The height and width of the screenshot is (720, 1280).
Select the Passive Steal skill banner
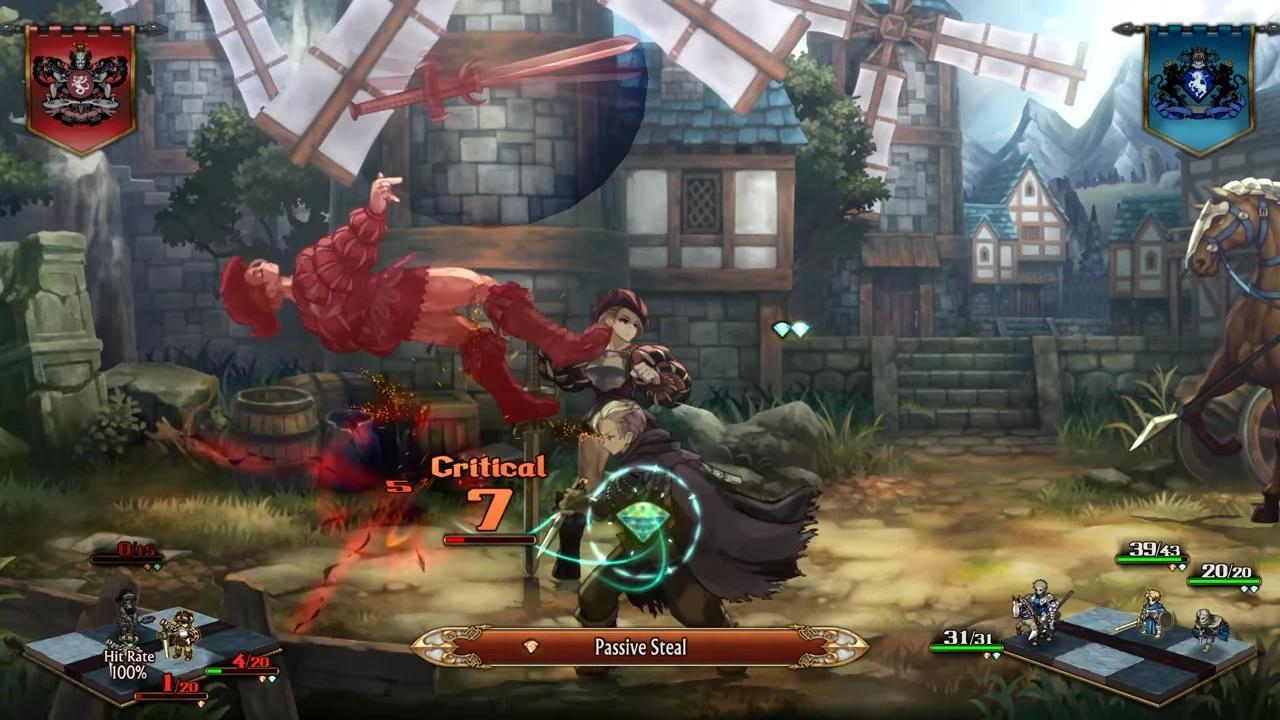(639, 647)
